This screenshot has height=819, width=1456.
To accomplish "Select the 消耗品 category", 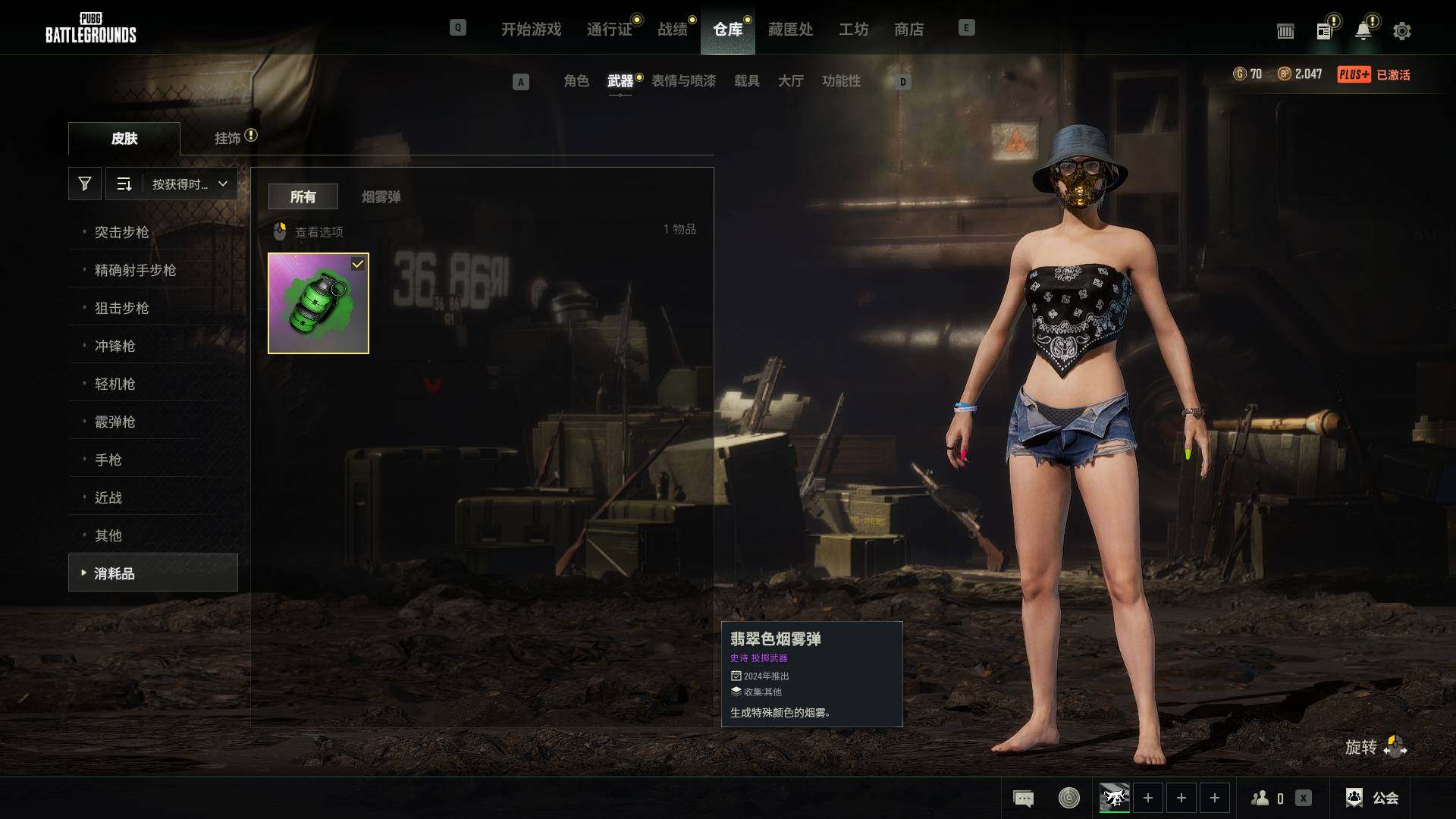I will 115,573.
